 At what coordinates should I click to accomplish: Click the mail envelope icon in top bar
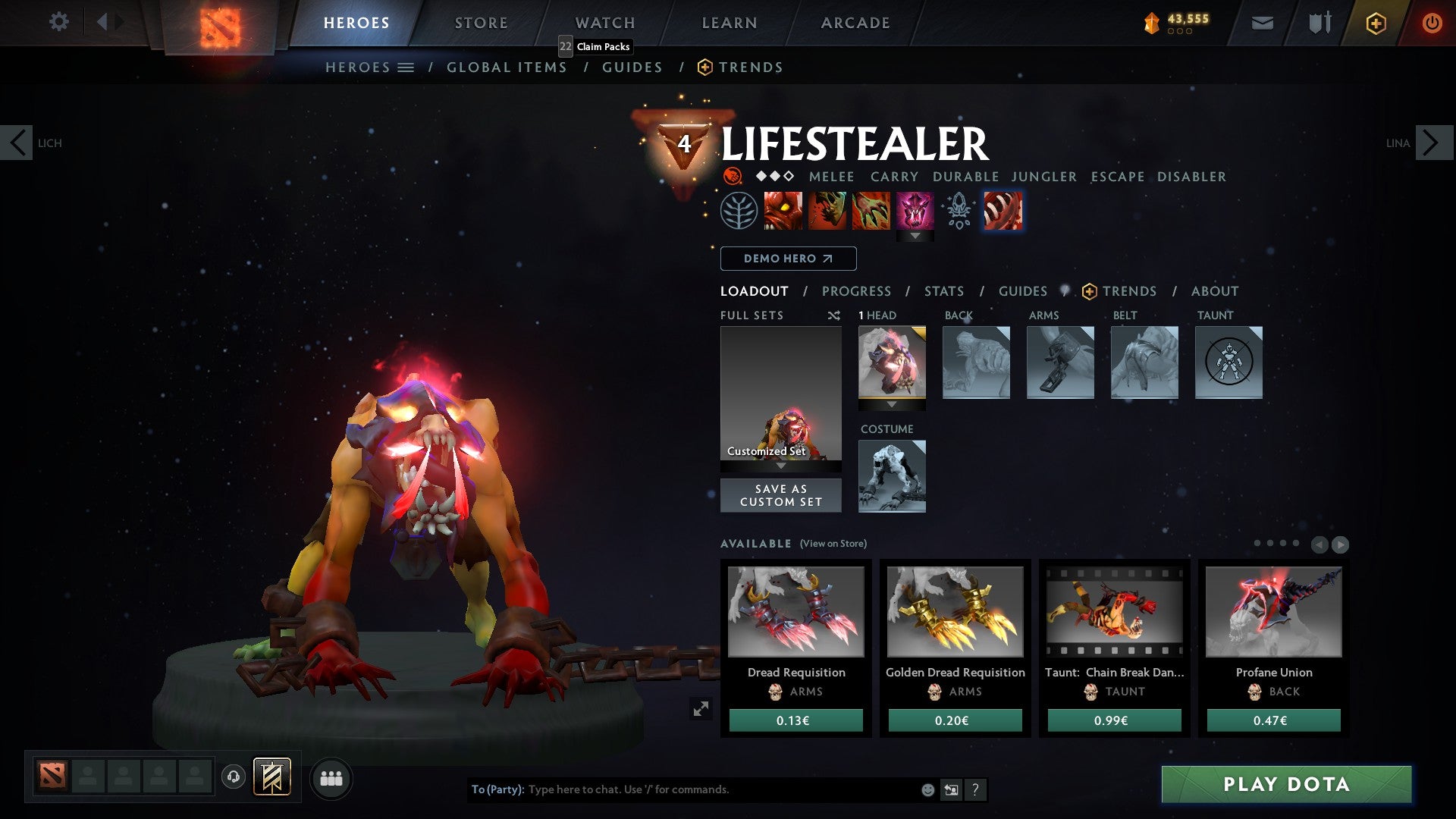tap(1263, 23)
